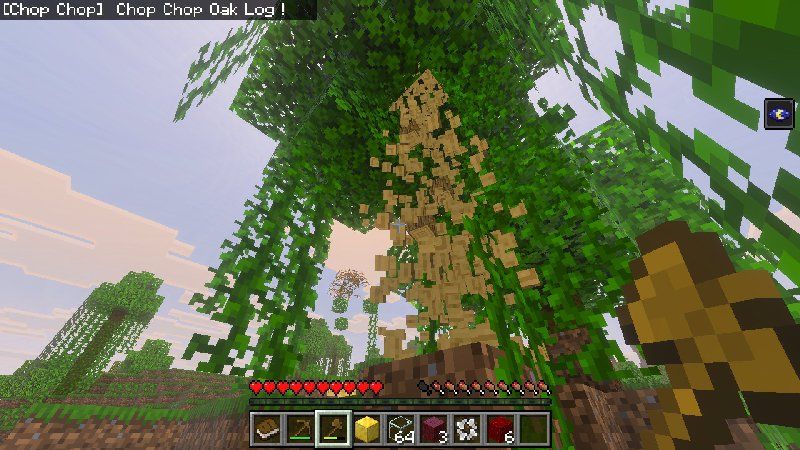Select the white flower item slot
This screenshot has width=800, height=450.
[468, 430]
